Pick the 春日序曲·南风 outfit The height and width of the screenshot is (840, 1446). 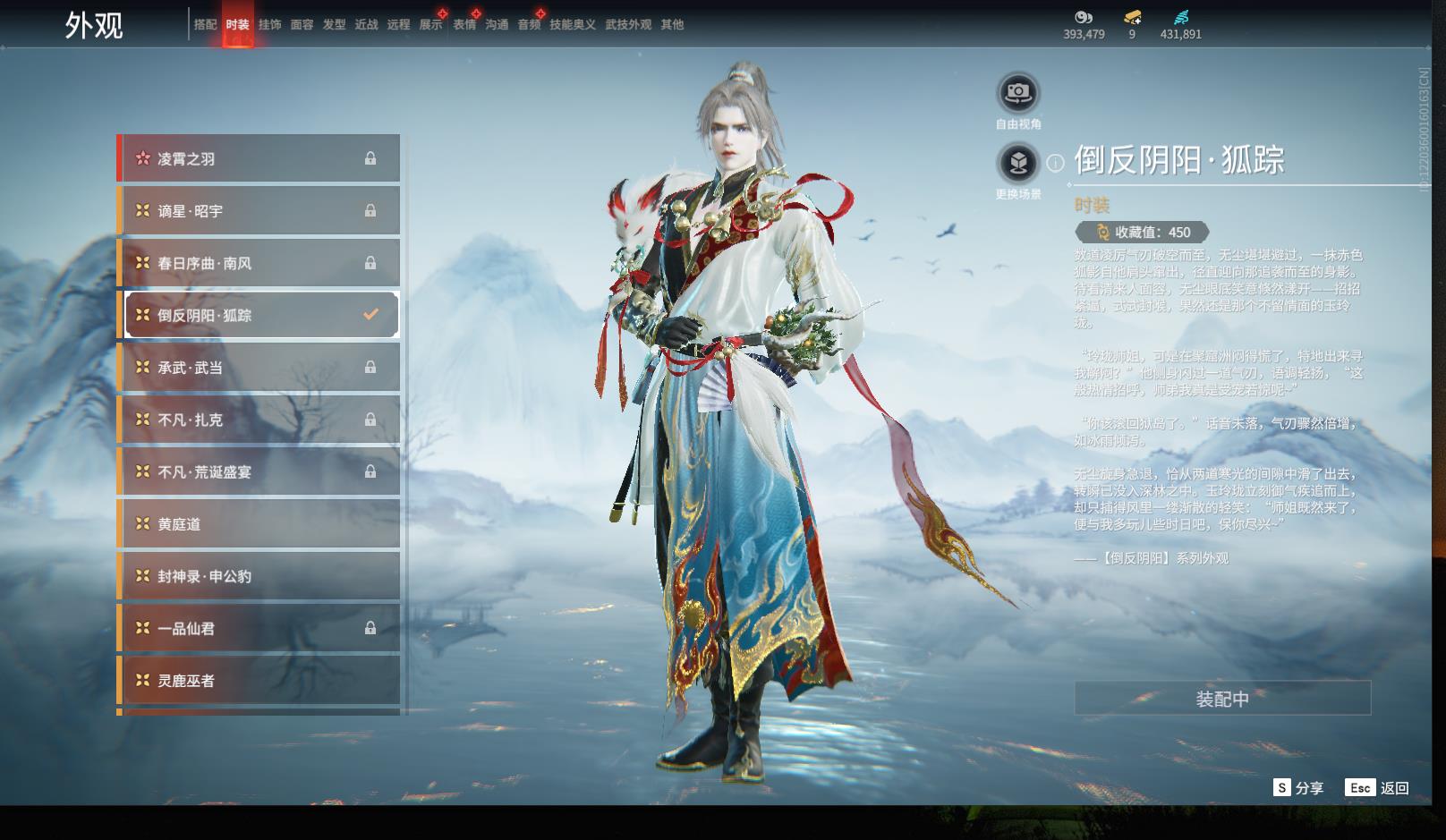pos(259,263)
